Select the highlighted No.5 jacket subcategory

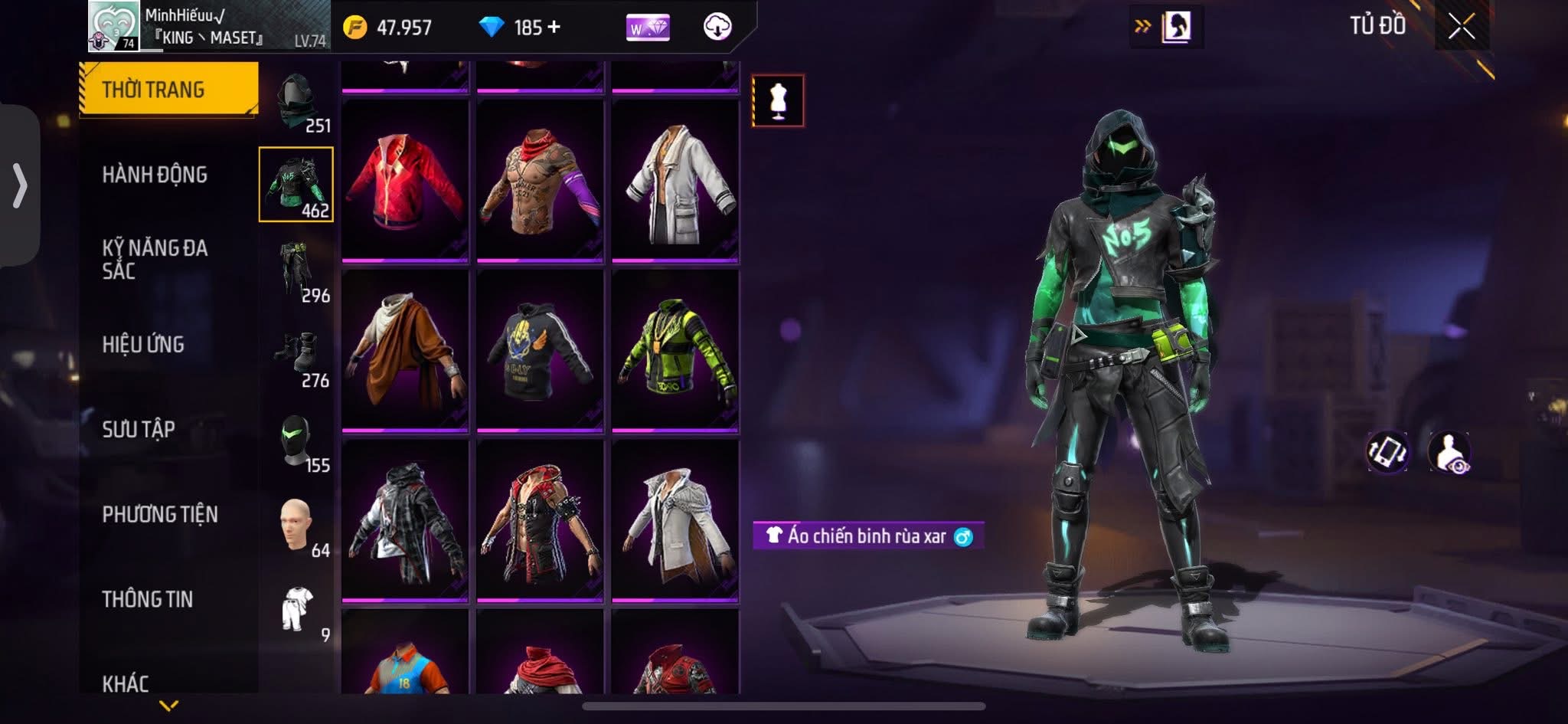pos(299,184)
